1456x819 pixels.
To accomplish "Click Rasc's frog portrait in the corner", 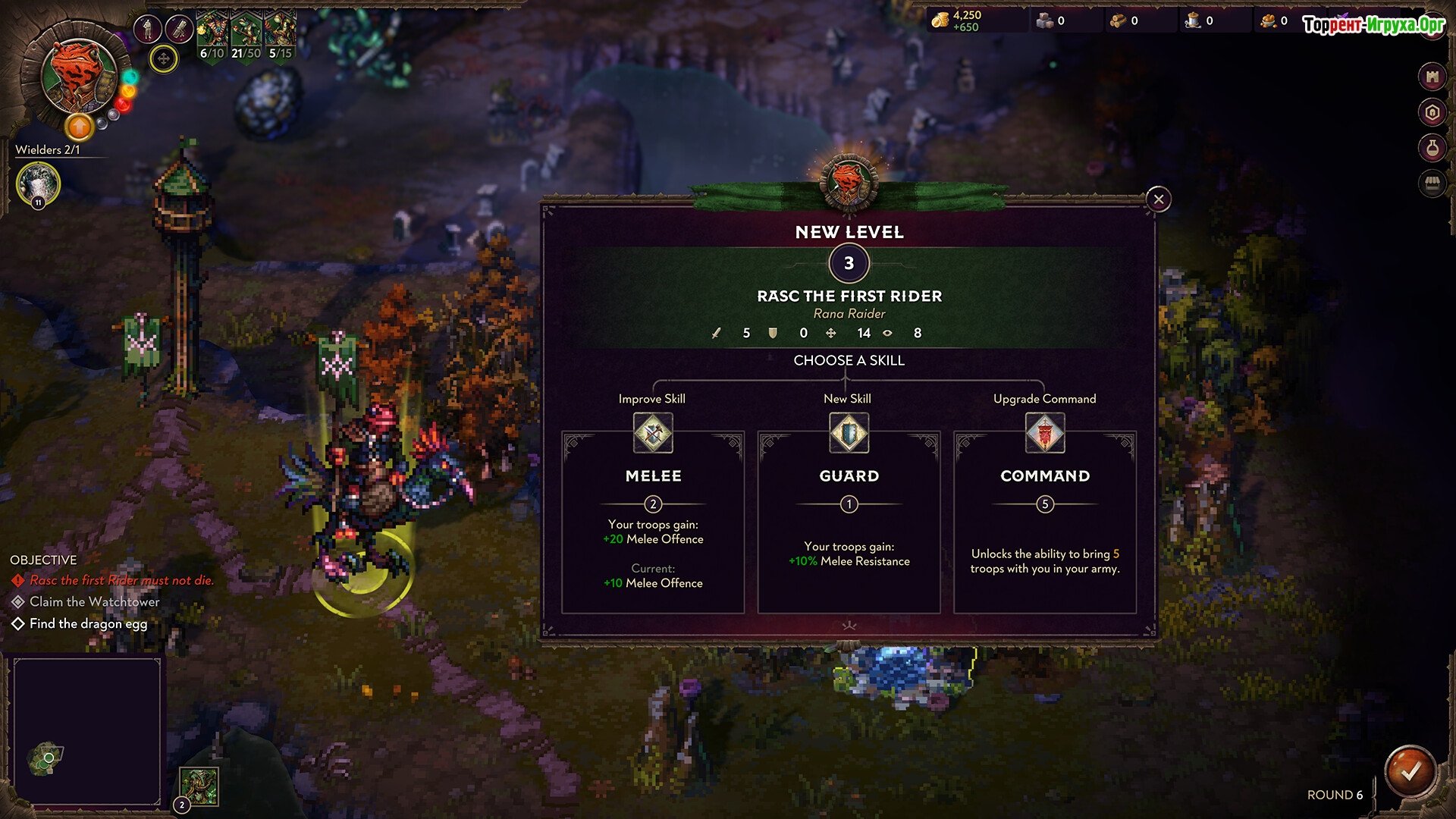I will 78,76.
